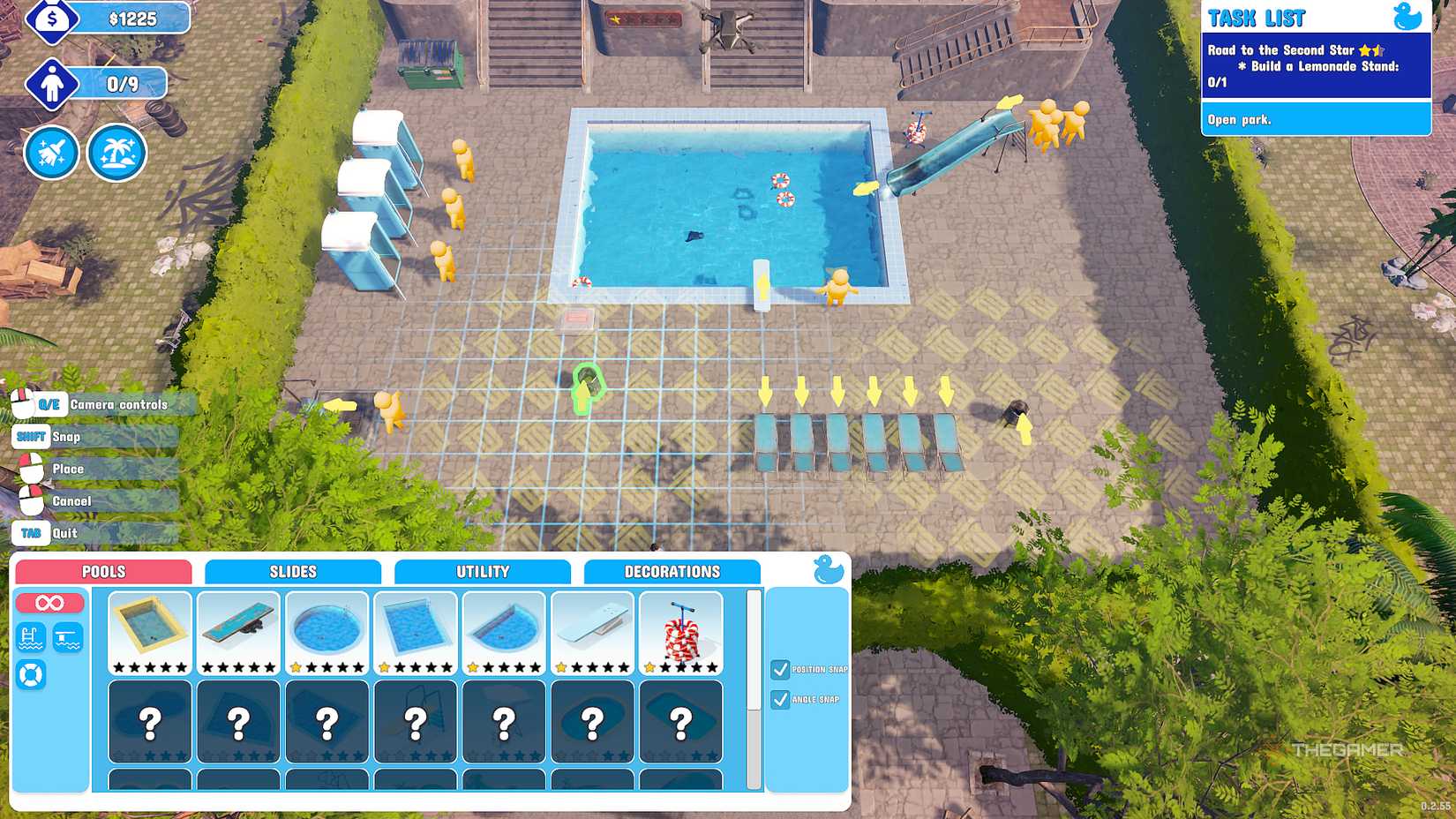Switch to the Decorations tab
Image resolution: width=1456 pixels, height=819 pixels.
click(x=672, y=571)
